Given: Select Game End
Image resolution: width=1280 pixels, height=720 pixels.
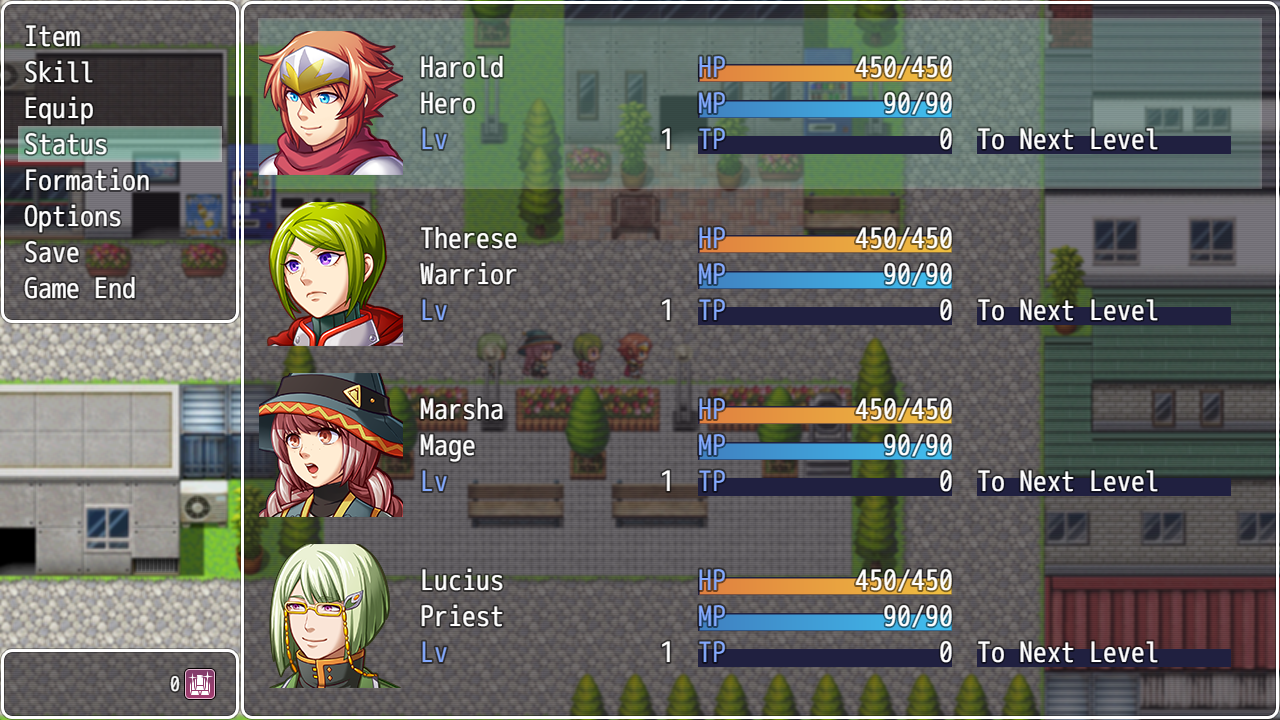Looking at the screenshot, I should 79,288.
